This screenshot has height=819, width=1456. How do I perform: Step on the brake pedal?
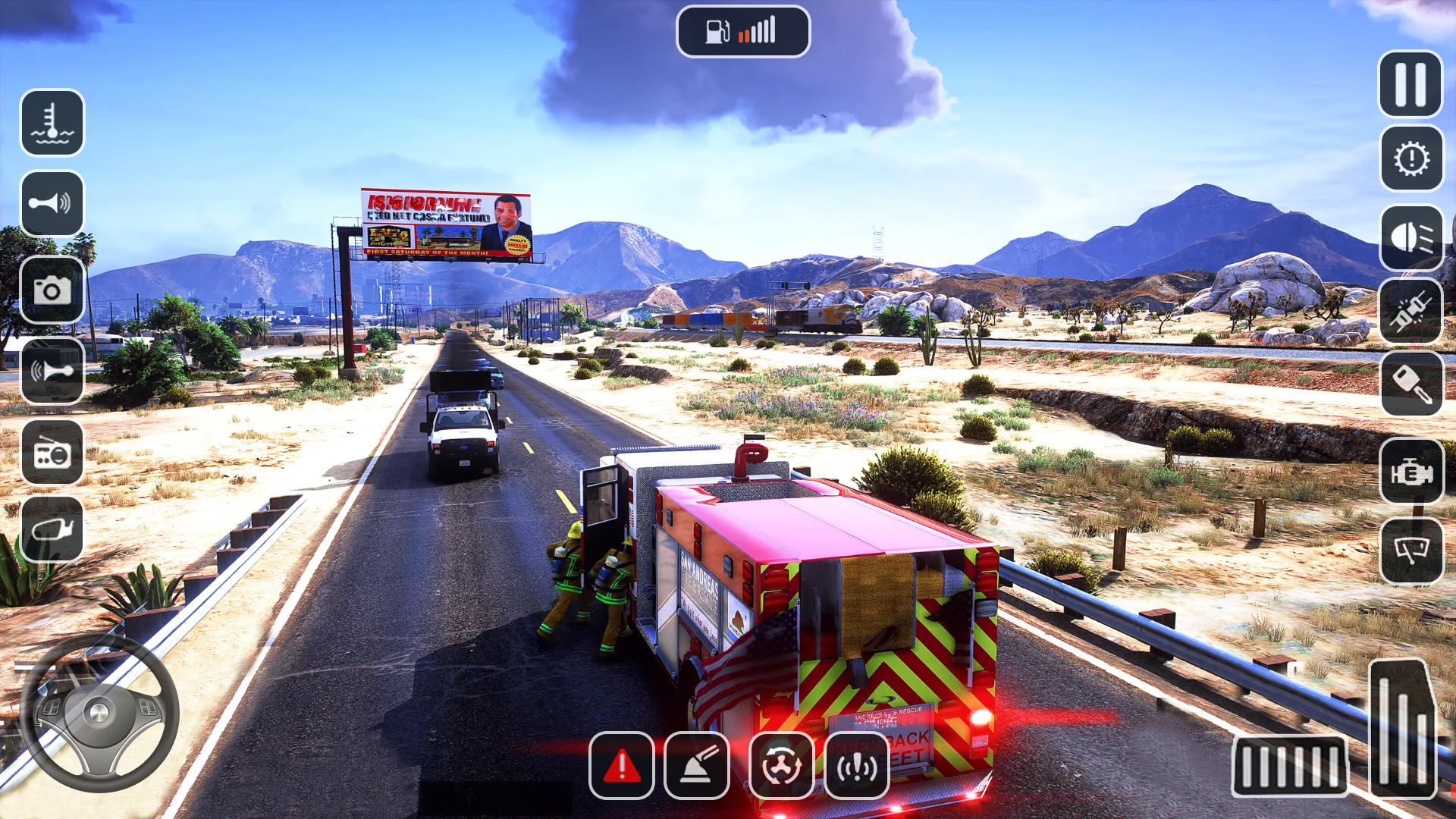pyautogui.click(x=1289, y=766)
